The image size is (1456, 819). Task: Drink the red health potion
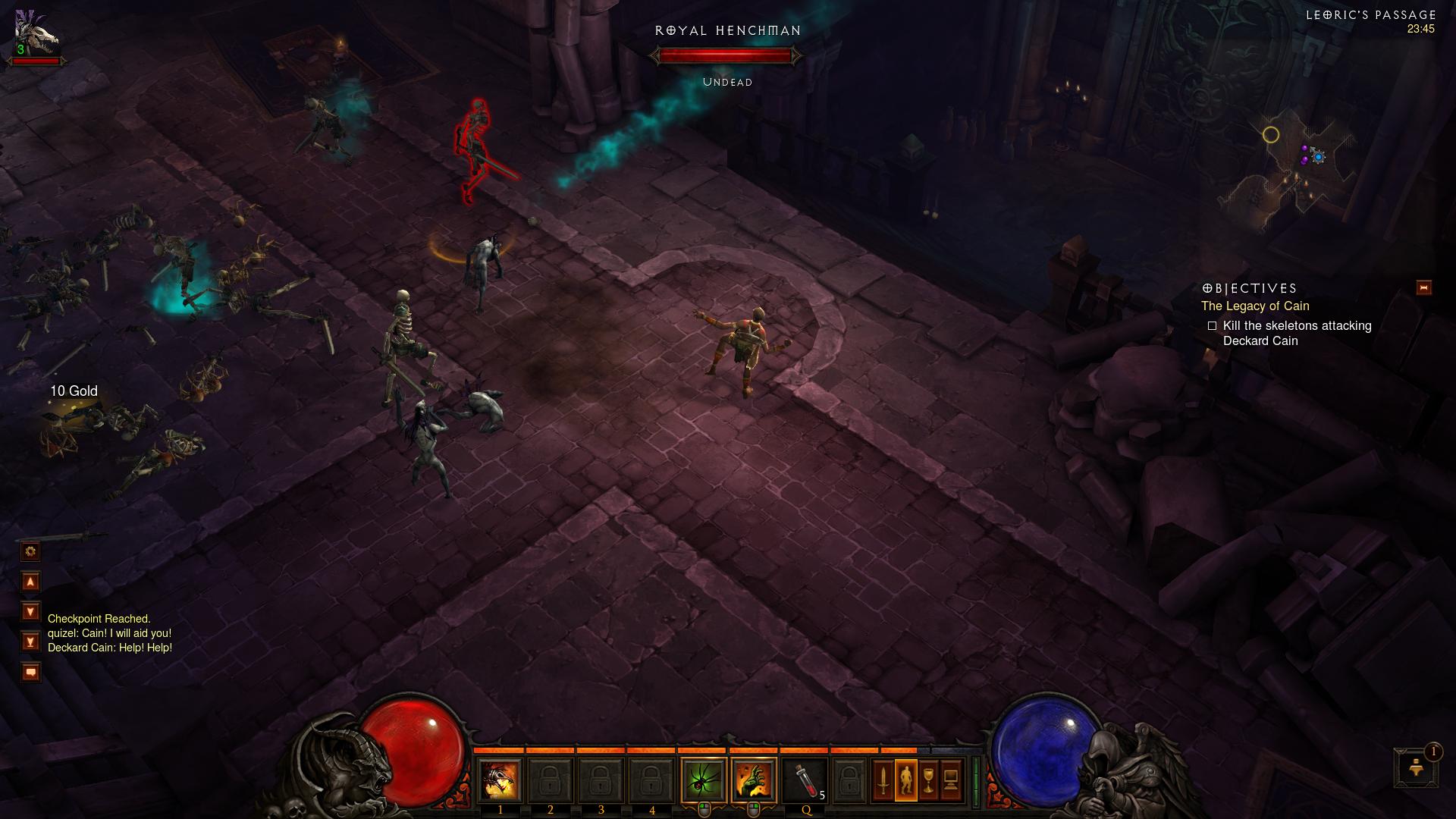click(806, 780)
